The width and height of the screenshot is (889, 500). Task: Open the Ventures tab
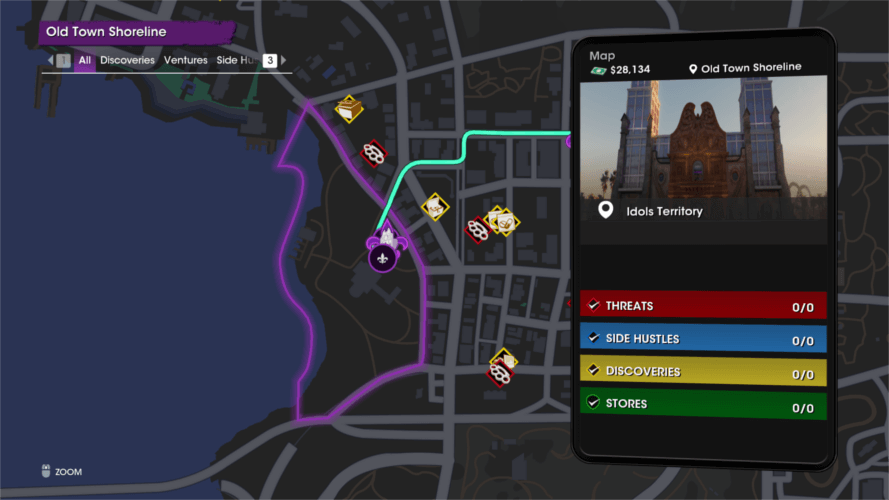(x=186, y=61)
